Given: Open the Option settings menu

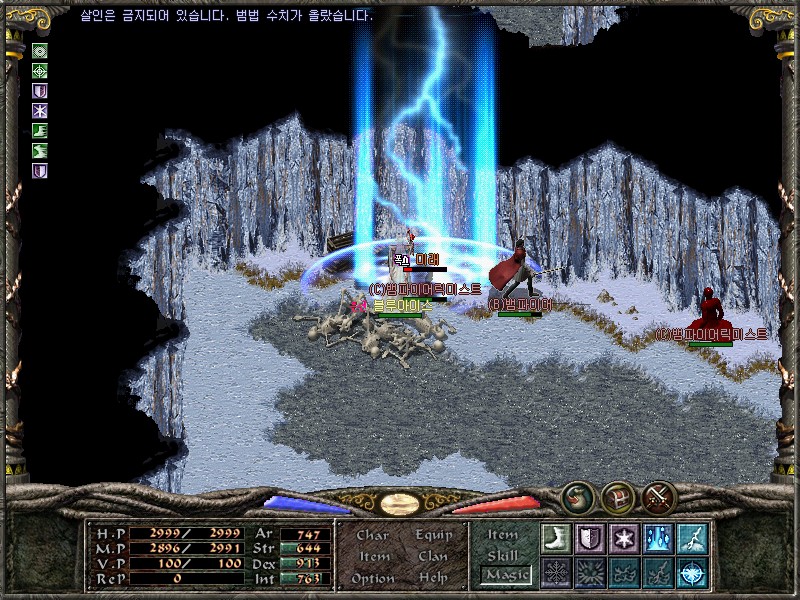Looking at the screenshot, I should tap(372, 578).
